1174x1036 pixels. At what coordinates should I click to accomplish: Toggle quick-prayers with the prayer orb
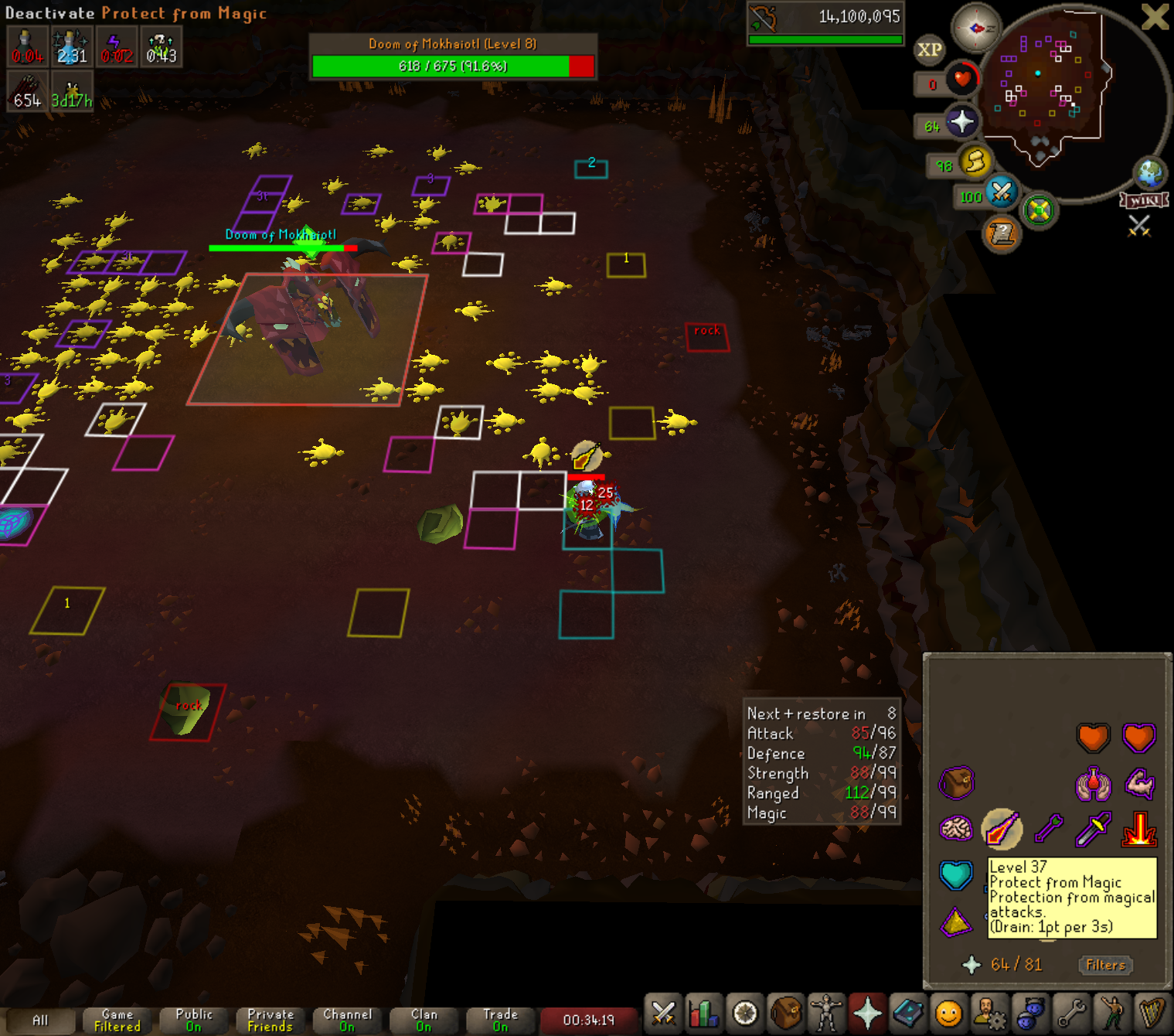961,122
